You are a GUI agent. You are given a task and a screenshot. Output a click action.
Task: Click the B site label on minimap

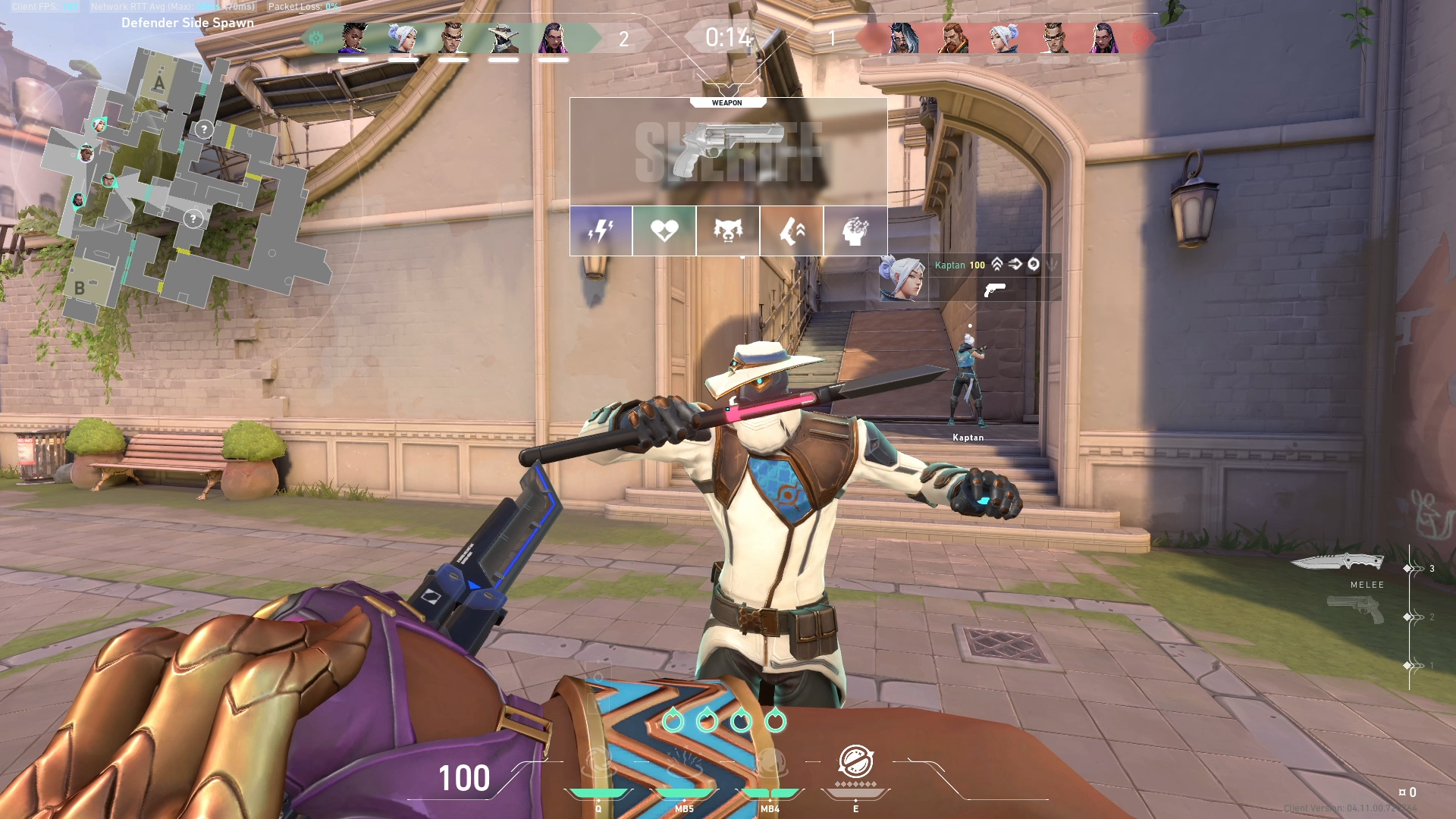pyautogui.click(x=80, y=288)
